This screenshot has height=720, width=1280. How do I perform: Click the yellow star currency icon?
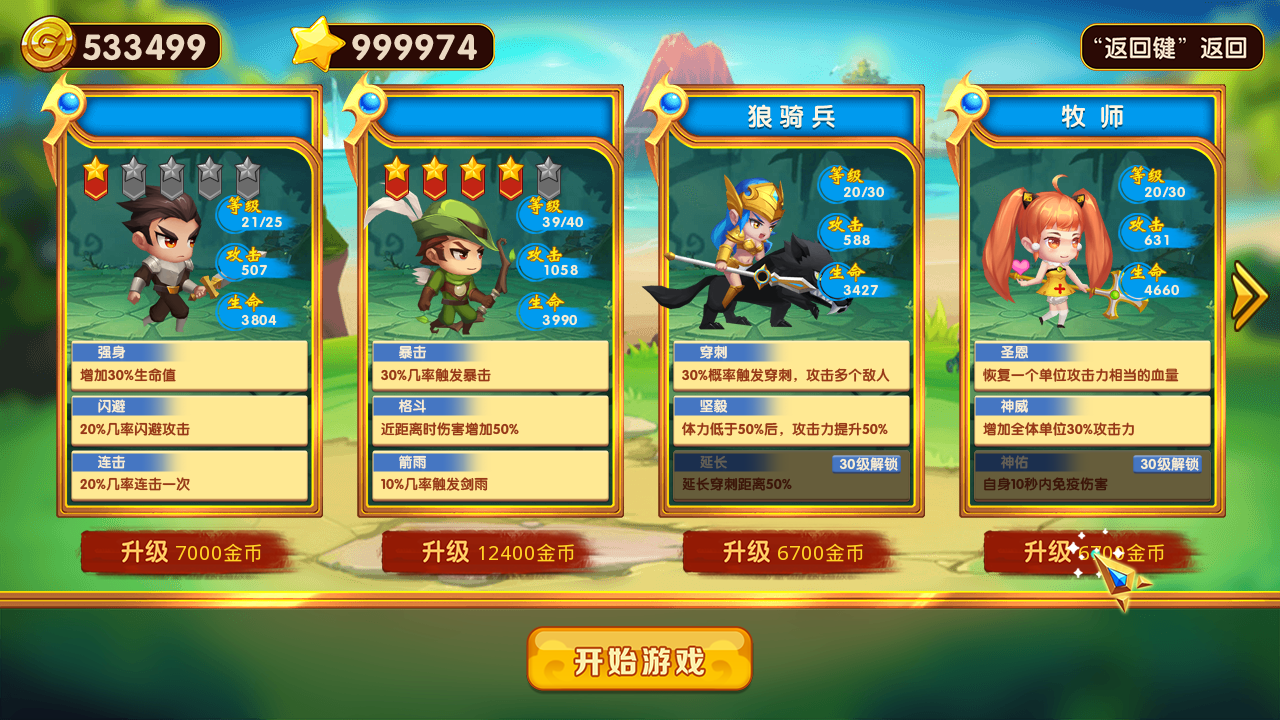click(317, 46)
